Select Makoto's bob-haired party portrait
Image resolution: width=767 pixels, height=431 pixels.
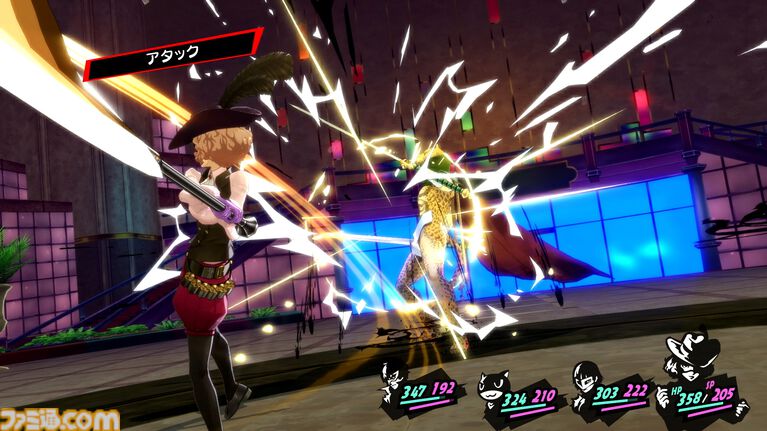584,383
